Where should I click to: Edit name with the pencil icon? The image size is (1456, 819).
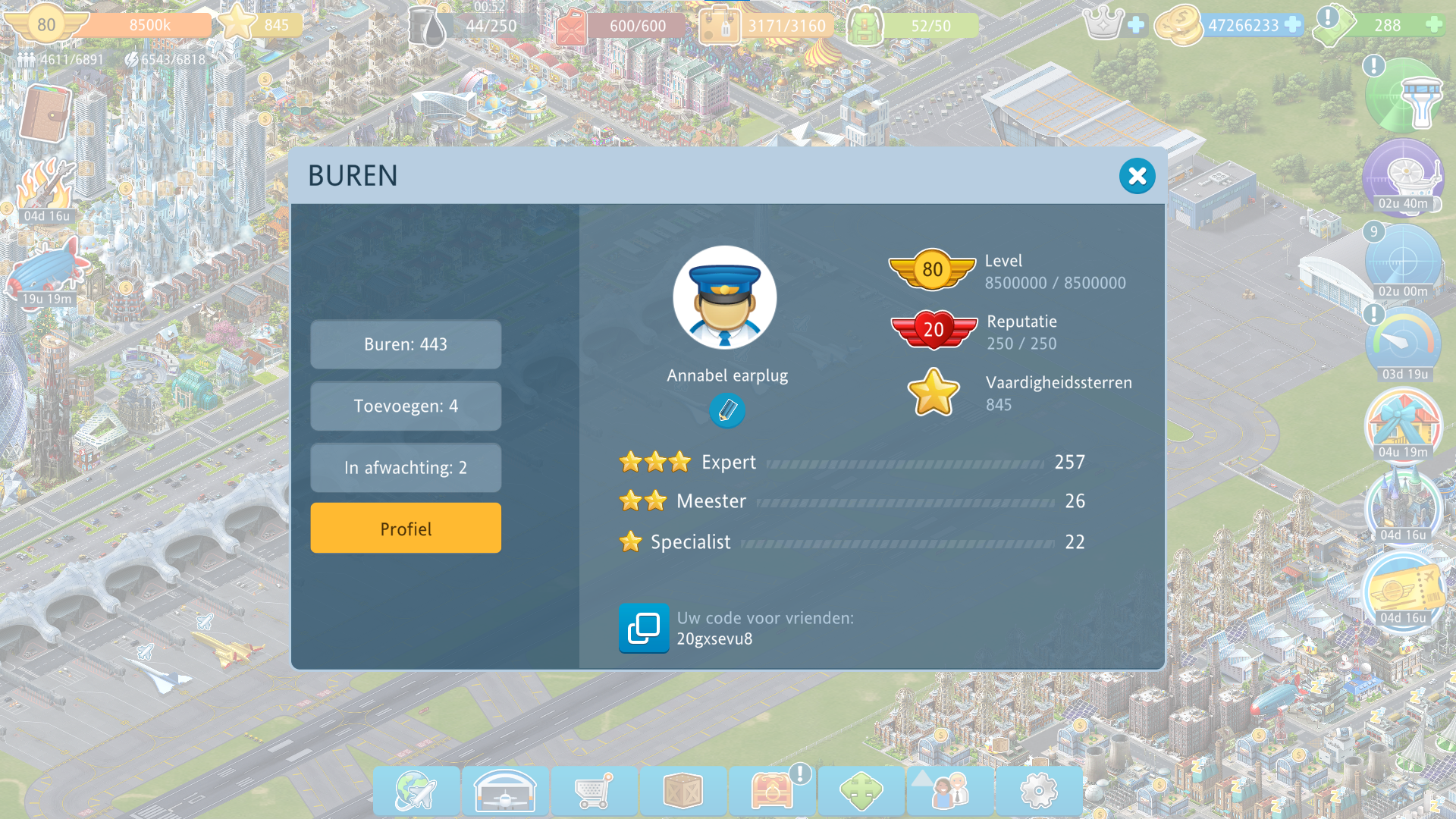(x=727, y=411)
